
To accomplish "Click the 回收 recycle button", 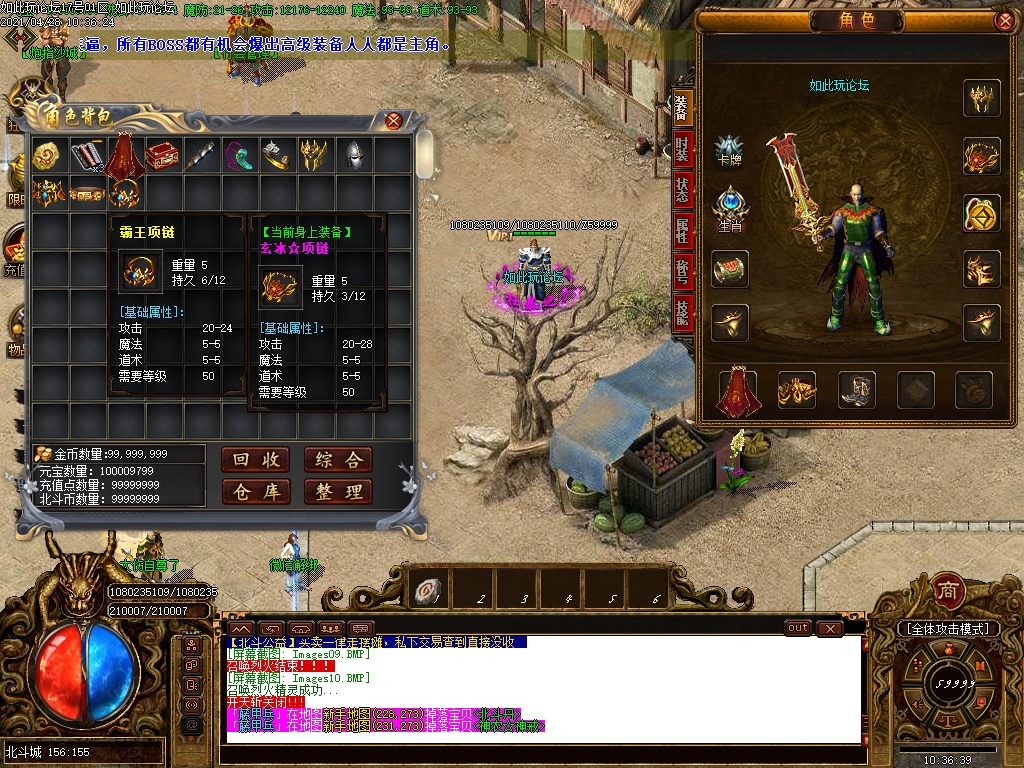I will 256,460.
